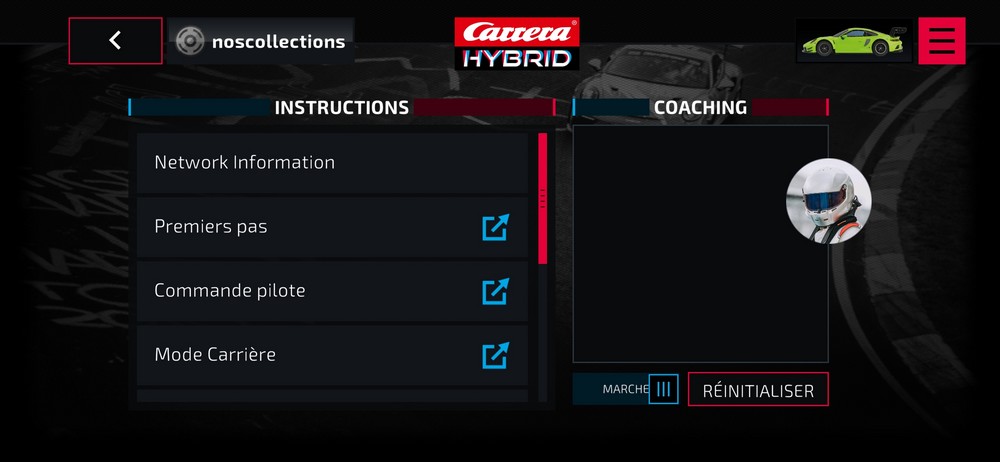This screenshot has width=1000, height=462.
Task: Open the noscollections profile
Action: (261, 42)
